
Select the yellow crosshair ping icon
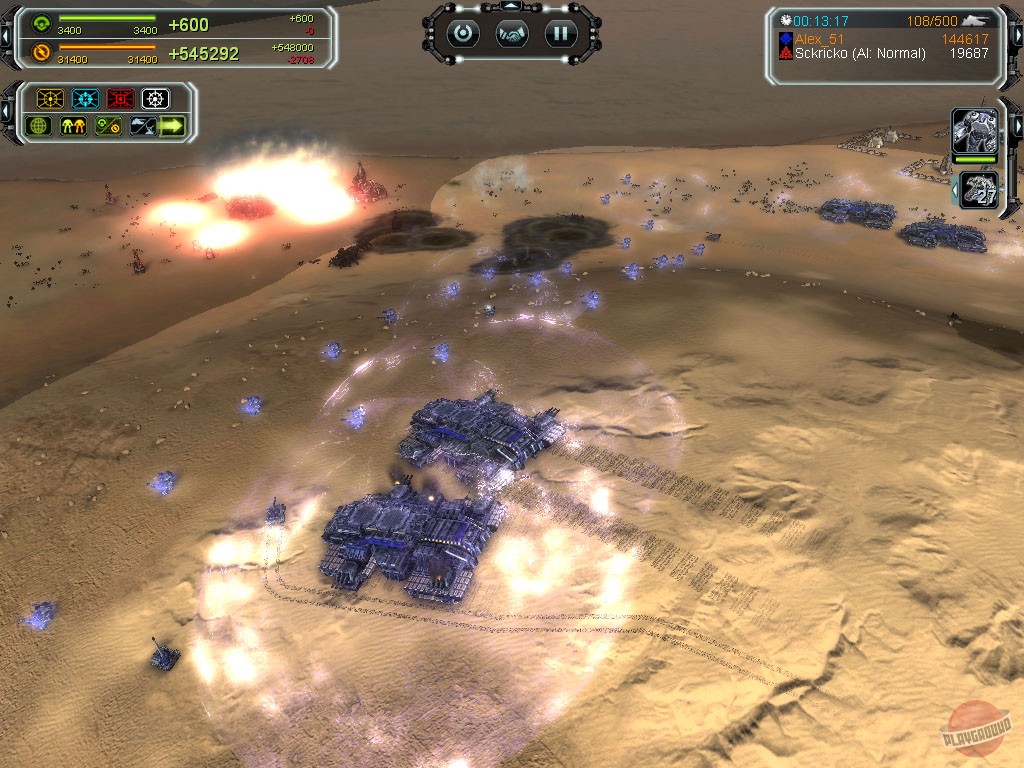coord(50,99)
